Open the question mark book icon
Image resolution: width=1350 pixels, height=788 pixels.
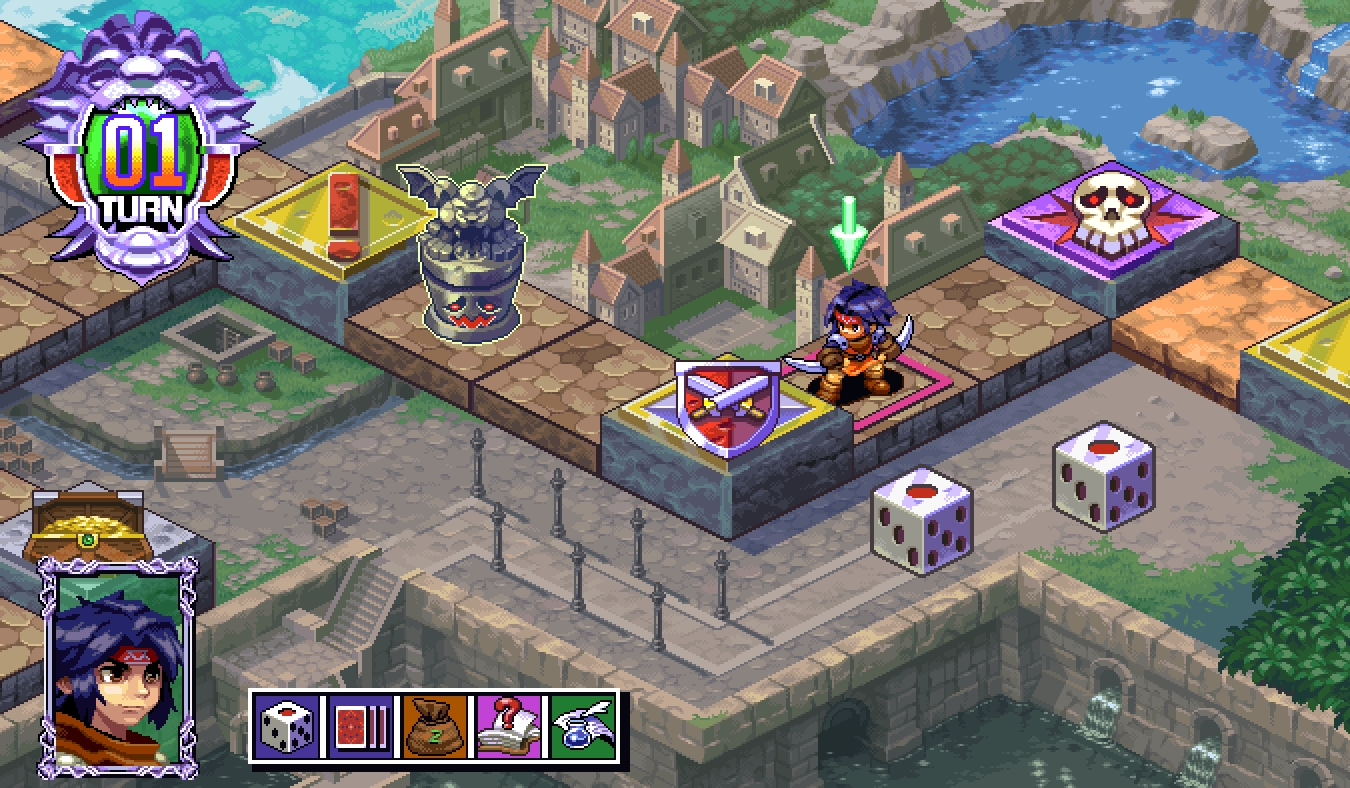pos(508,726)
